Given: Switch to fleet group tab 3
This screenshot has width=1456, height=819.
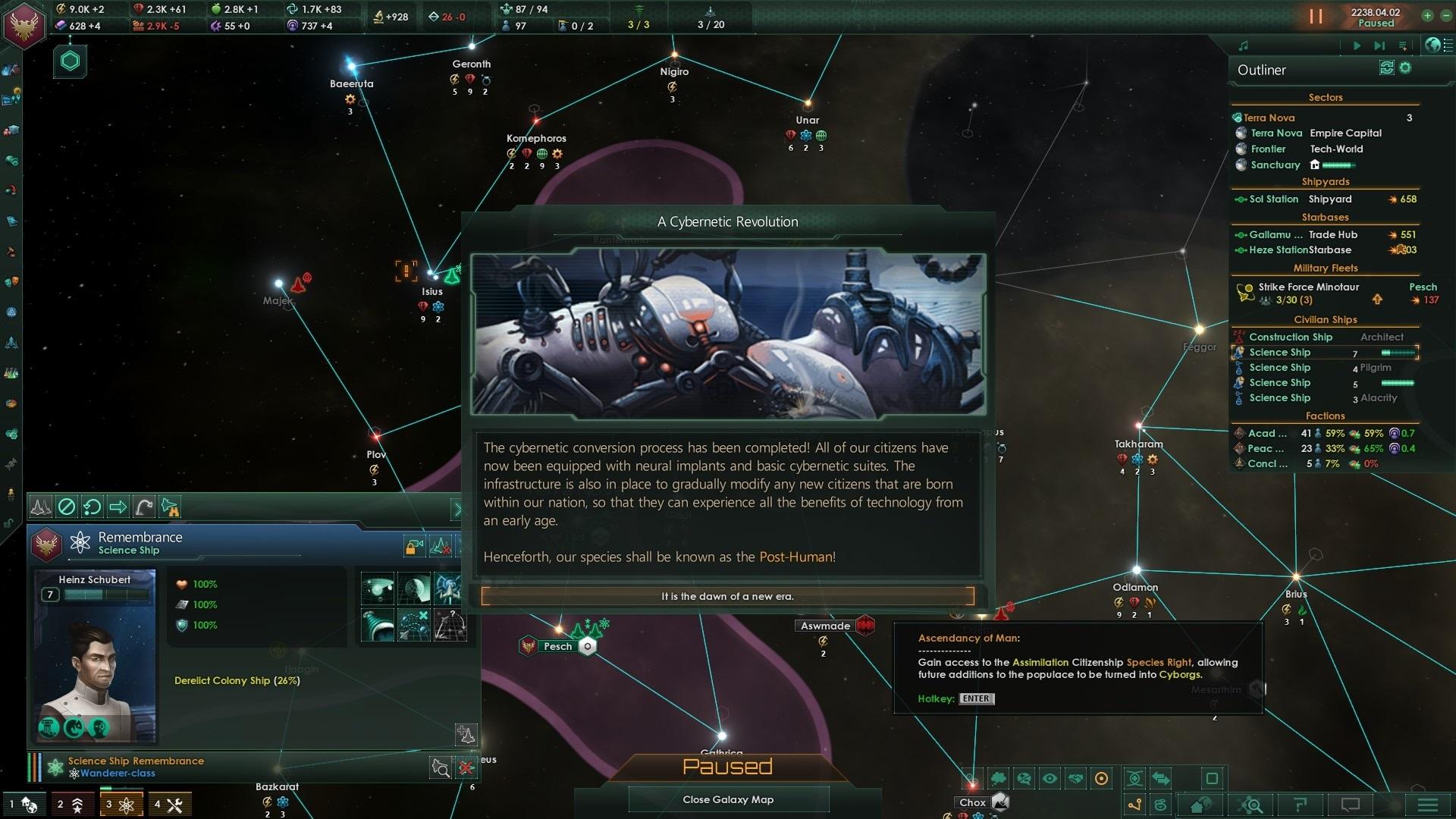Looking at the screenshot, I should point(120,805).
